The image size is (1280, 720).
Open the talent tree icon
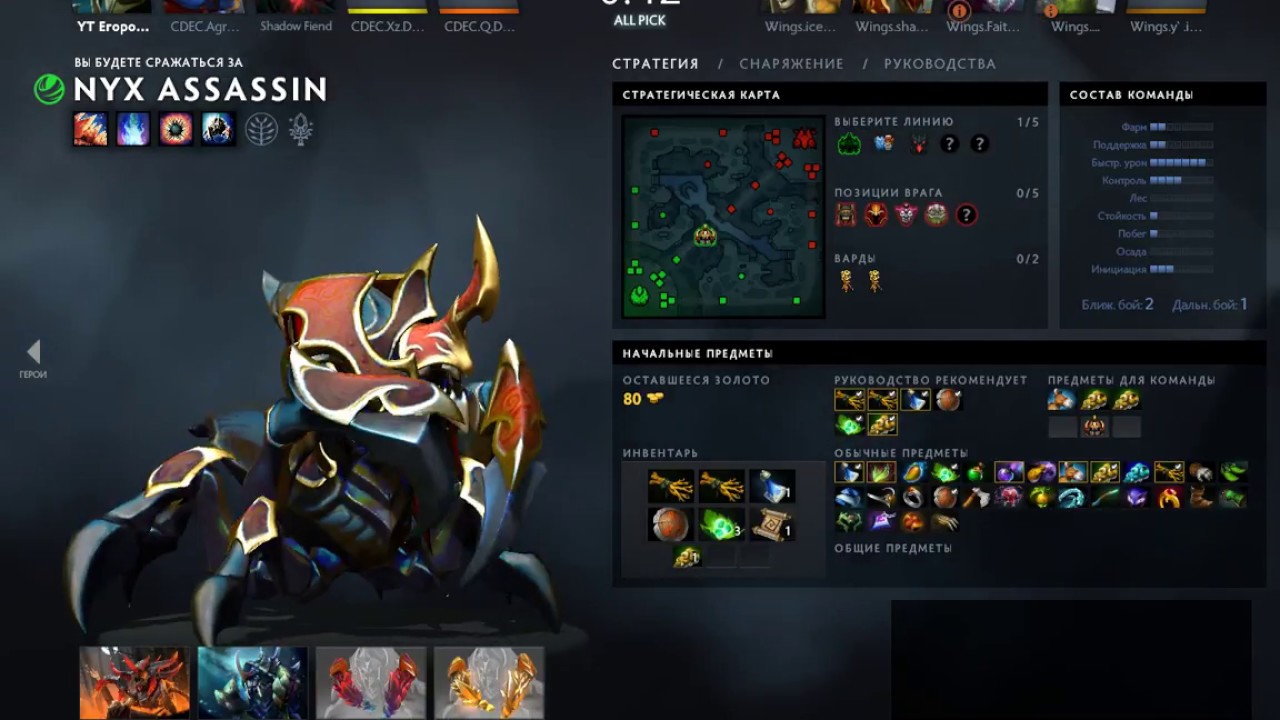pyautogui.click(x=261, y=129)
